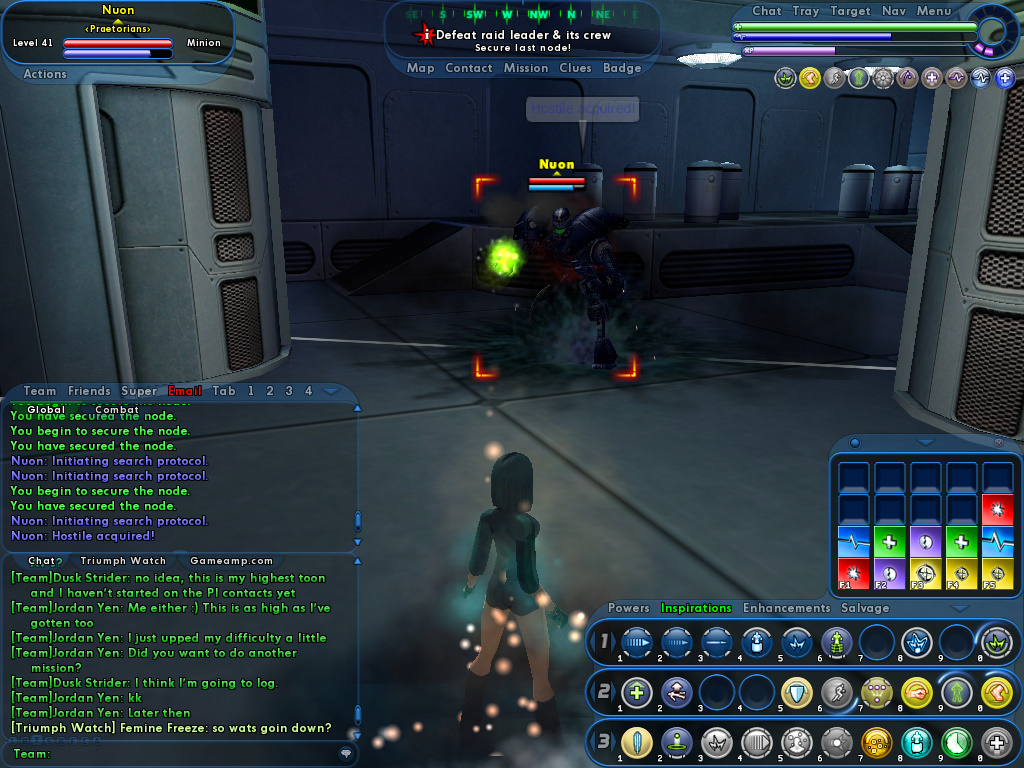Open the Contact list

(x=469, y=68)
